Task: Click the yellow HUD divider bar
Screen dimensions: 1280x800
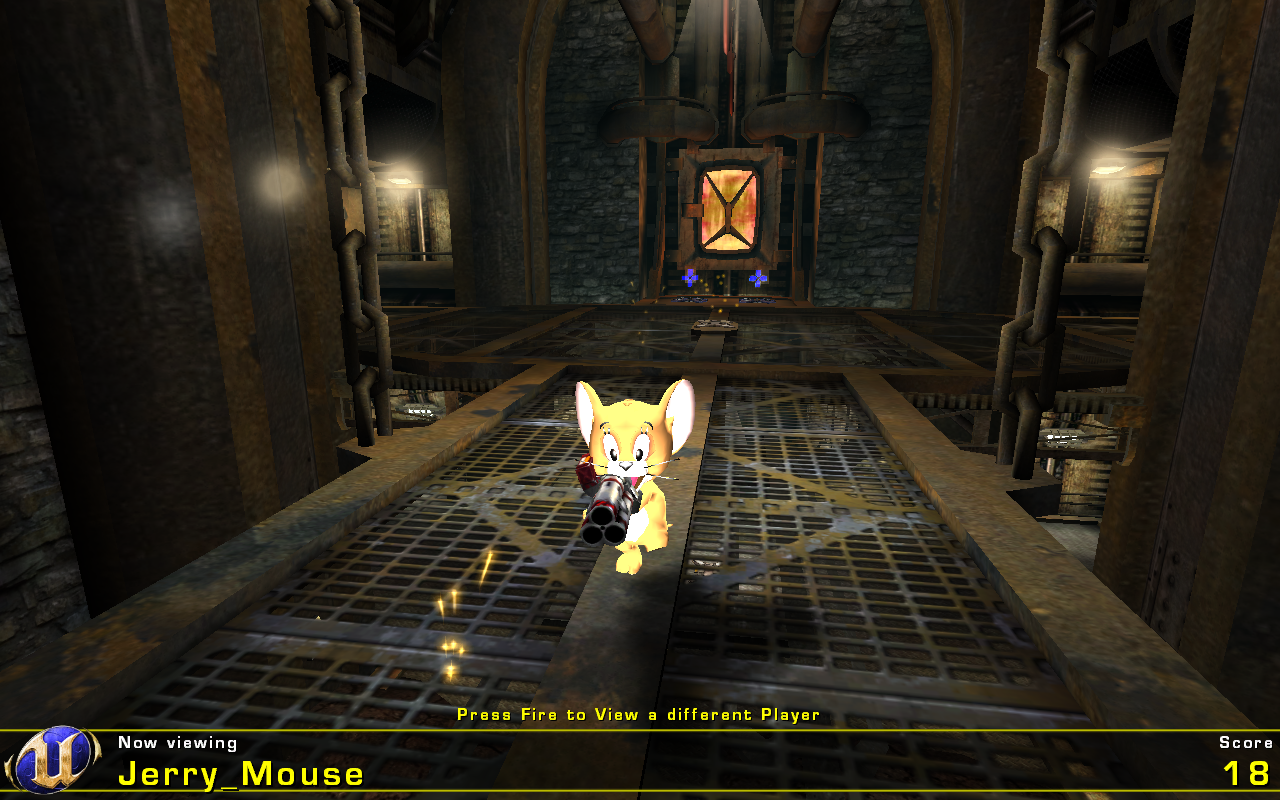Action: [x=640, y=730]
